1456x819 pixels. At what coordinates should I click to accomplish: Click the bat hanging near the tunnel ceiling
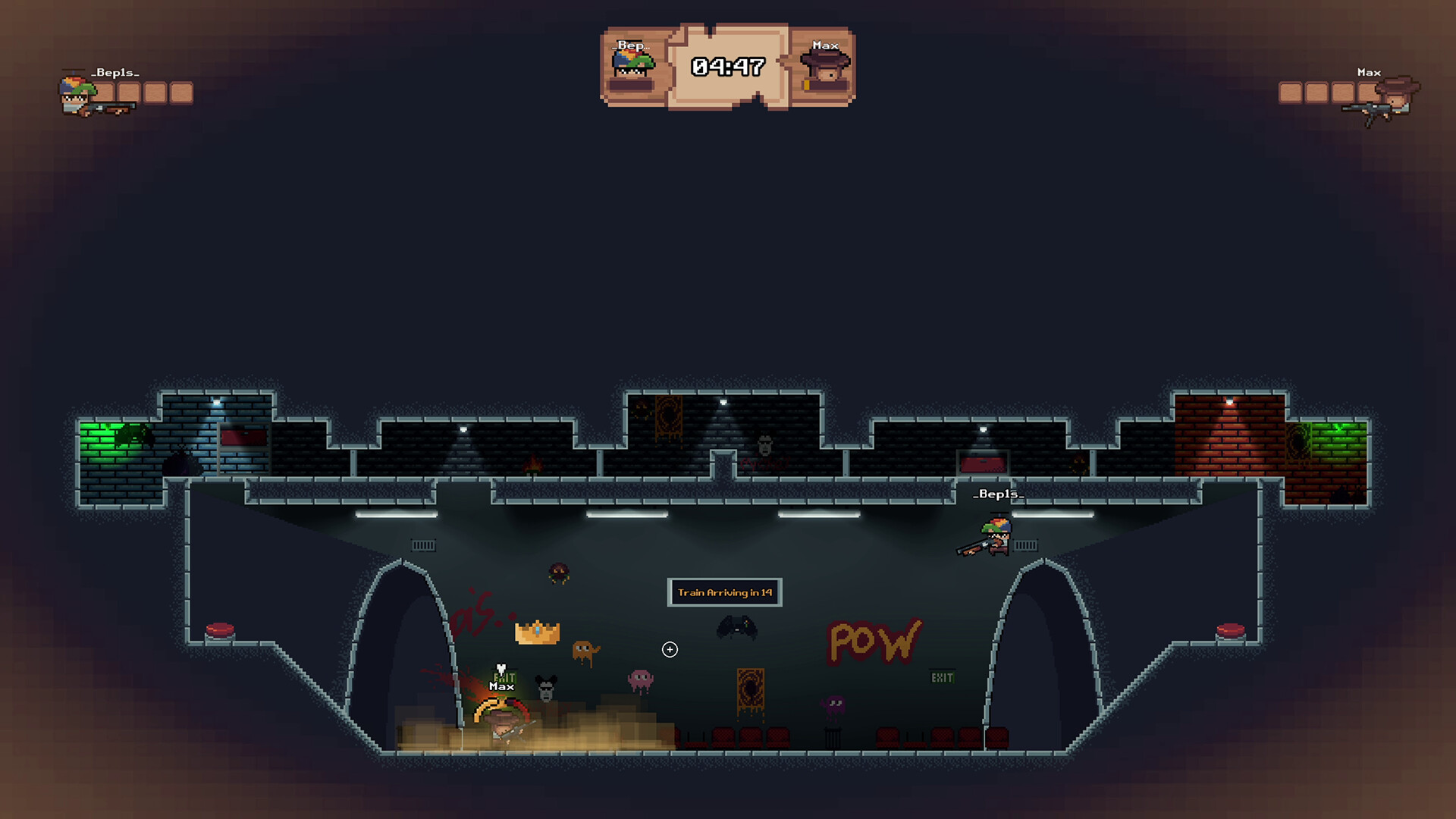pos(558,571)
